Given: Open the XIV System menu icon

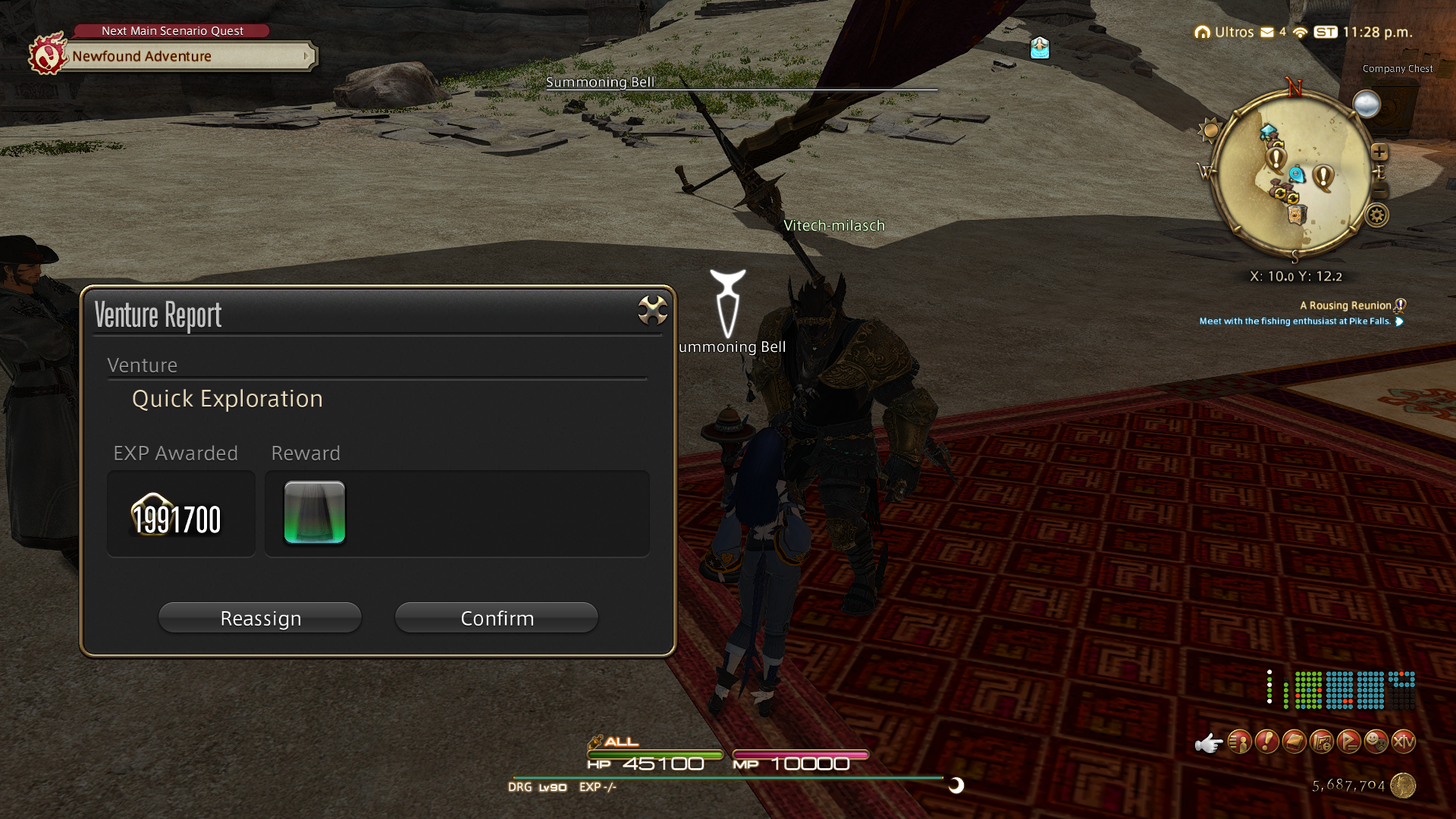Looking at the screenshot, I should pyautogui.click(x=1404, y=742).
